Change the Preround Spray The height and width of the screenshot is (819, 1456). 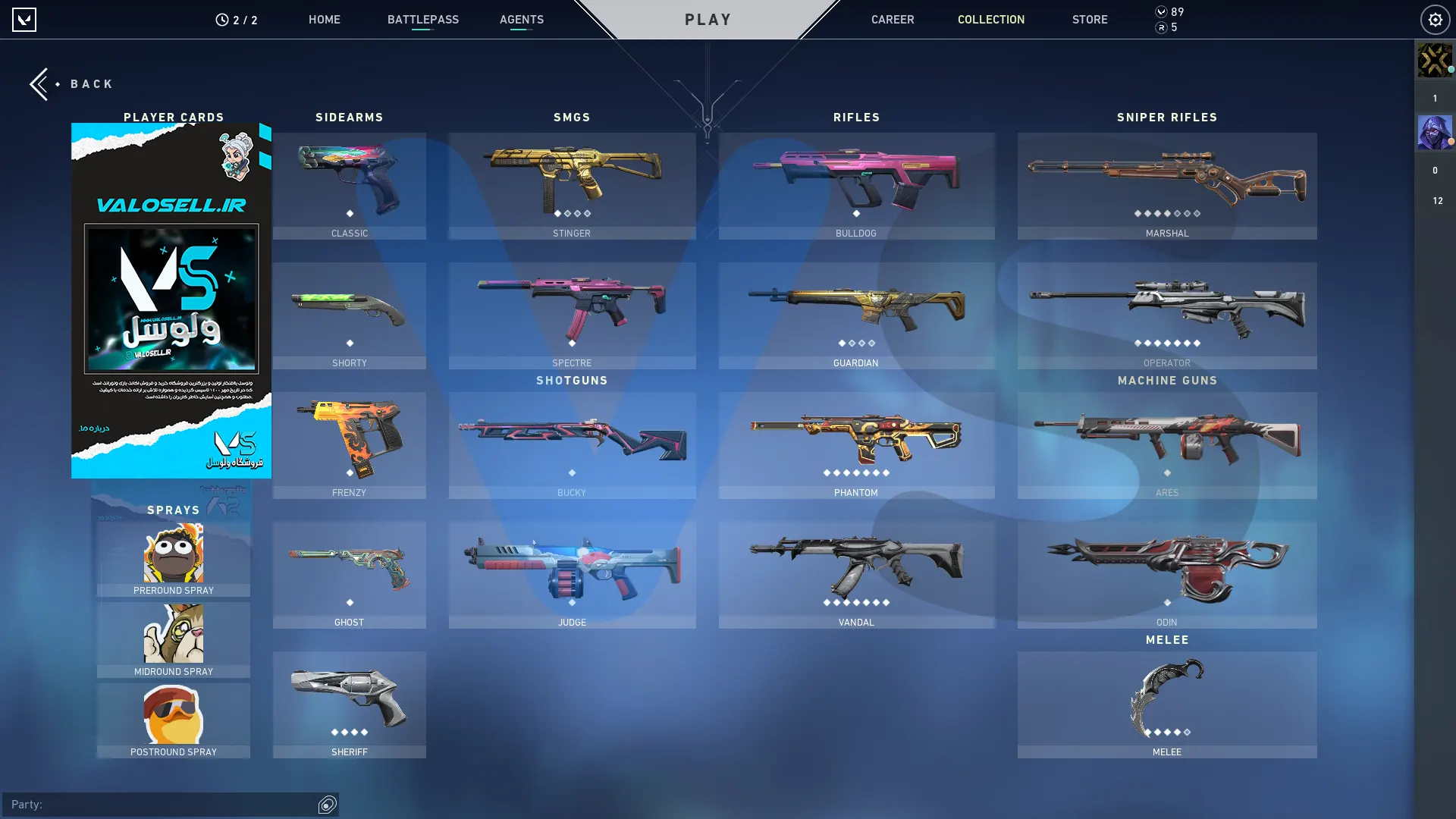tap(173, 558)
